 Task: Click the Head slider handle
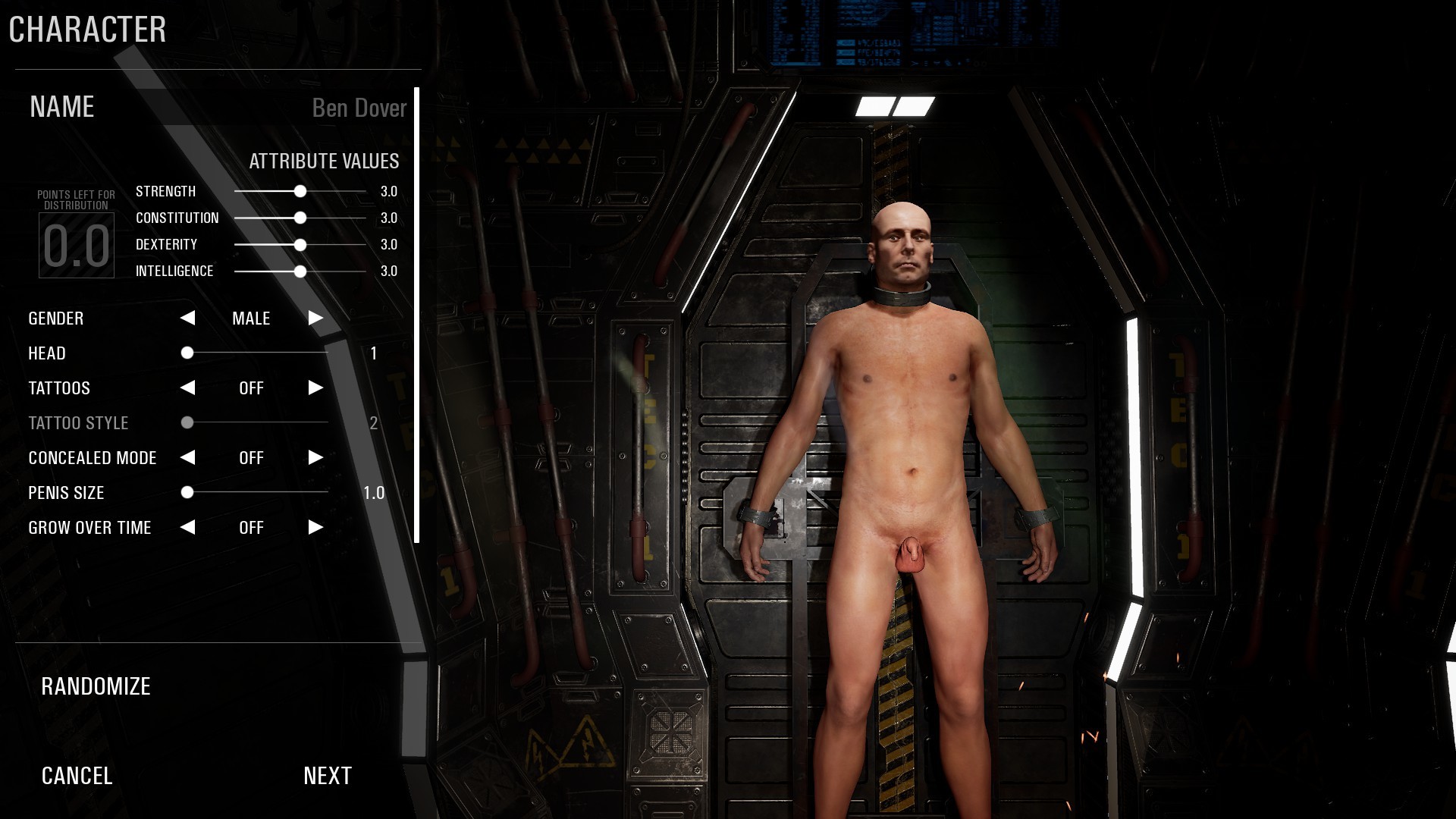click(187, 353)
